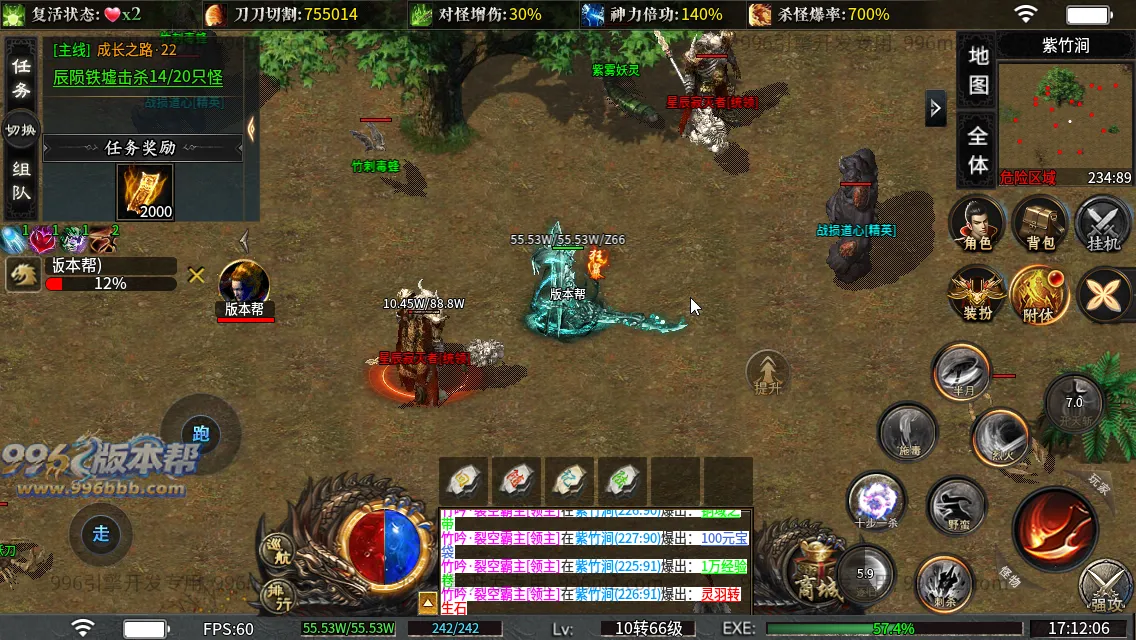Activate the 巡航 cruise button
Viewport: 1136px width, 640px height.
coord(277,550)
